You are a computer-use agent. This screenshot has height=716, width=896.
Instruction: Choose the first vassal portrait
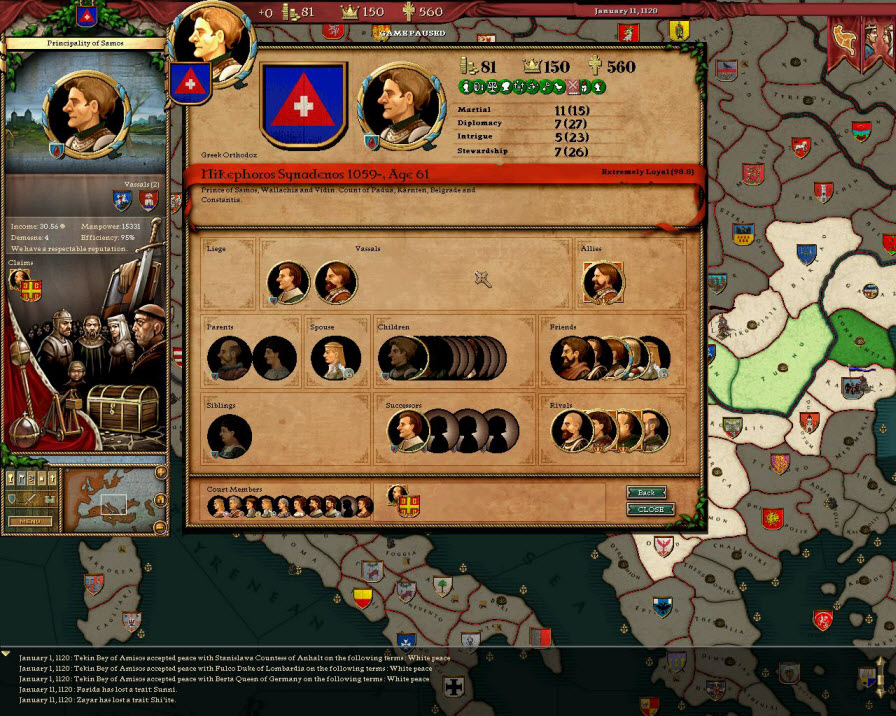coord(288,283)
